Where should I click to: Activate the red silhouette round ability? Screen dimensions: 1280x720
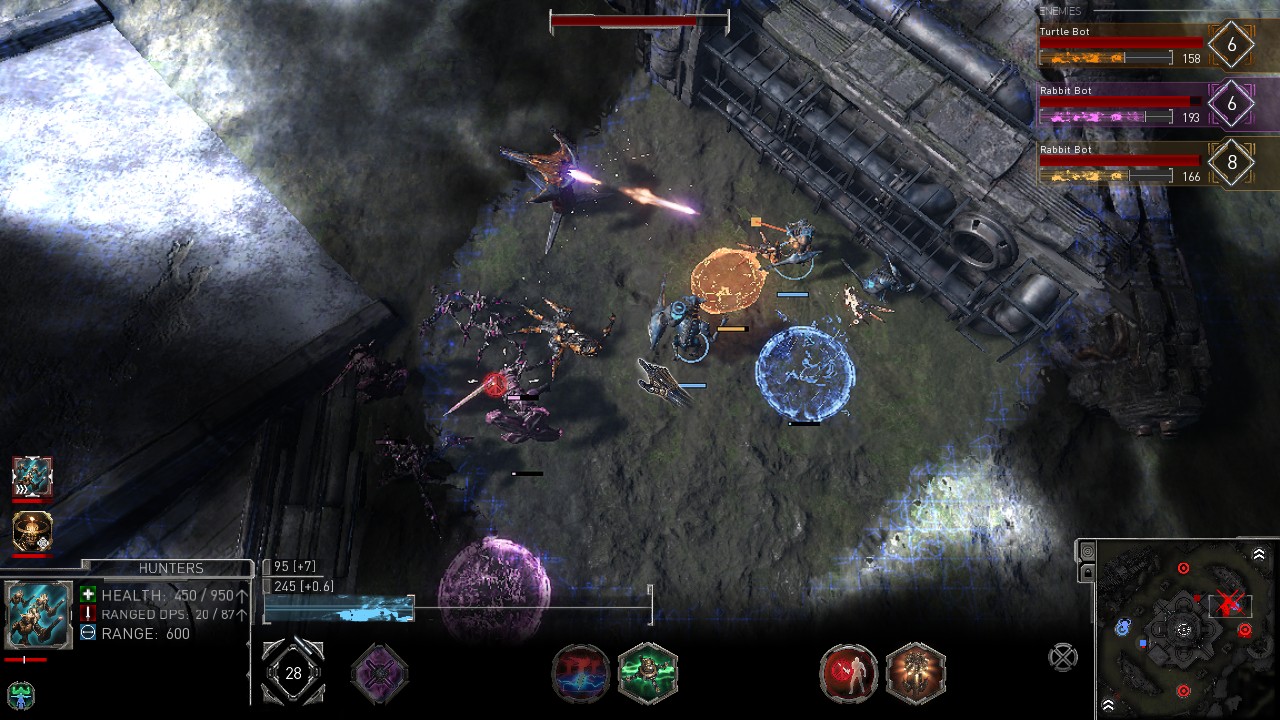(x=849, y=673)
